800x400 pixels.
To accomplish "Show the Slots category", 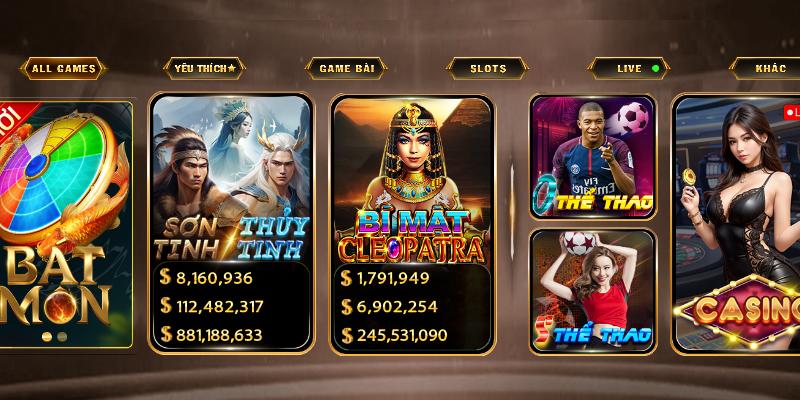I will [x=488, y=69].
